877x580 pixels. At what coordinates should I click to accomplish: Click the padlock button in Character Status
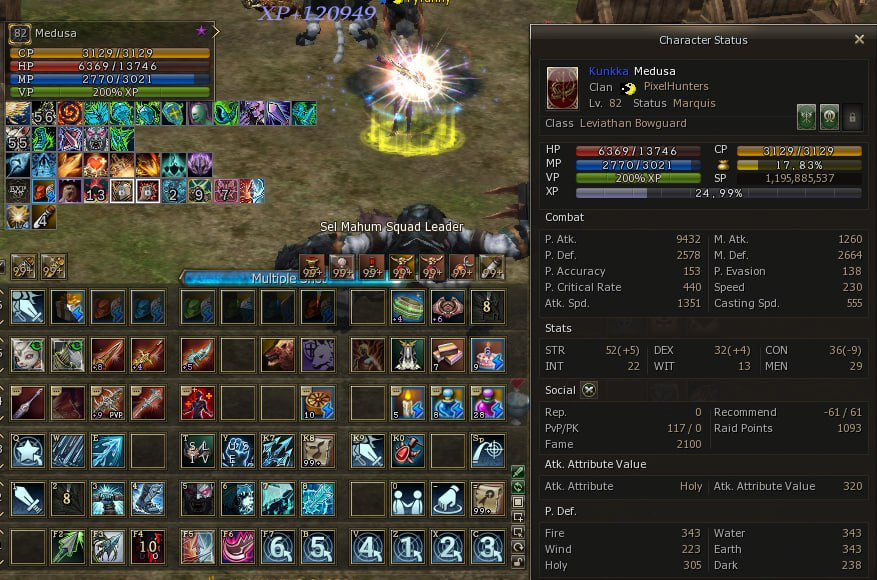point(852,116)
